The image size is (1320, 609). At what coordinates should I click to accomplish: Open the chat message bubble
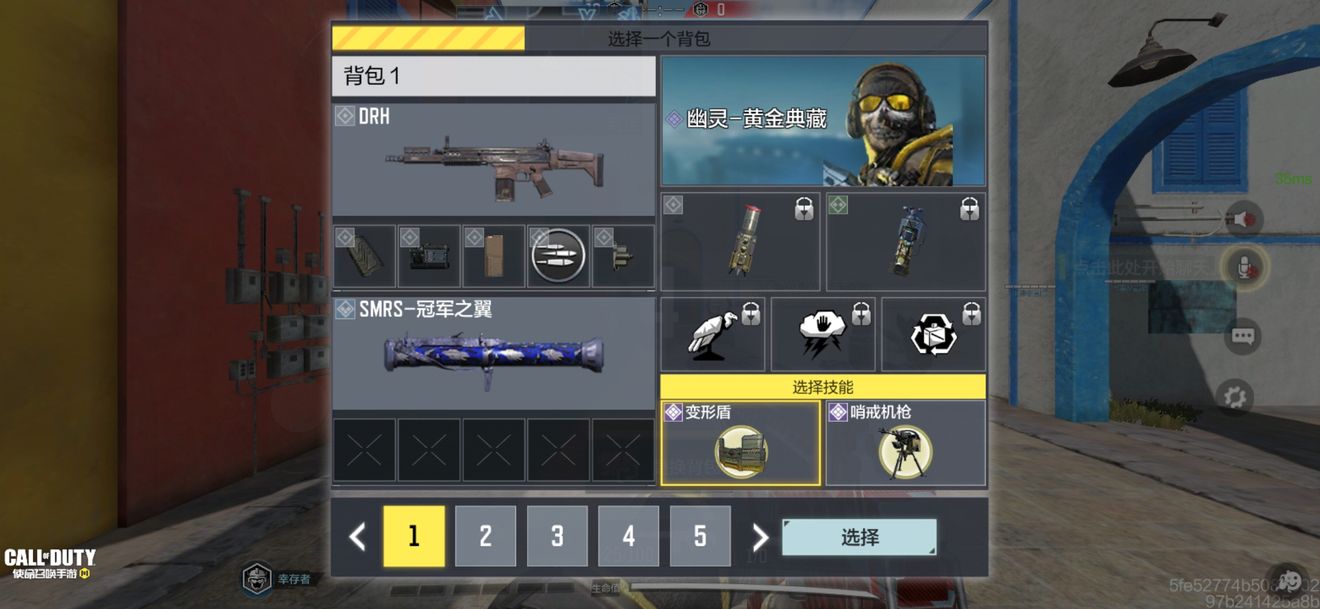(1242, 336)
